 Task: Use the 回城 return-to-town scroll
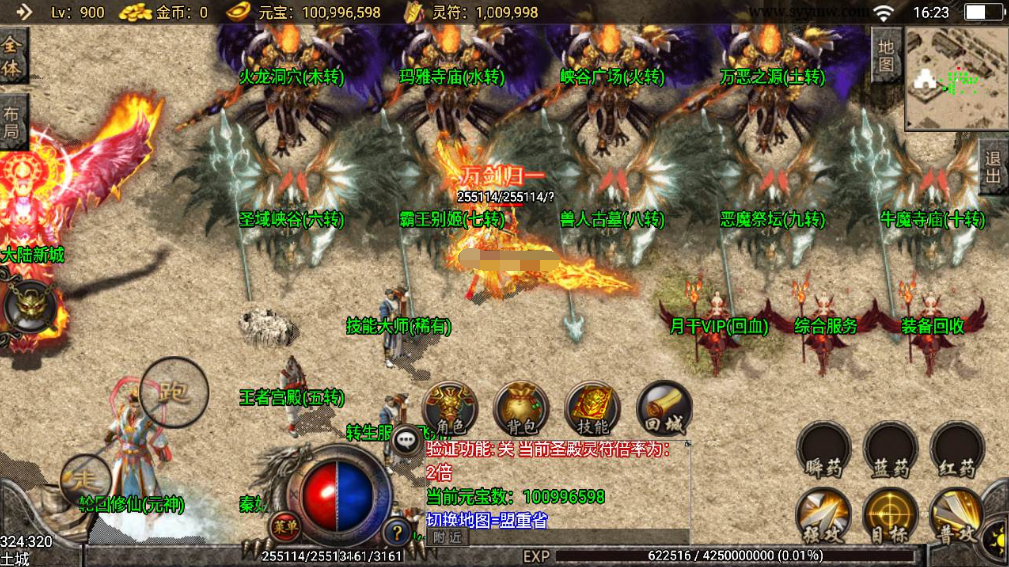coord(664,406)
